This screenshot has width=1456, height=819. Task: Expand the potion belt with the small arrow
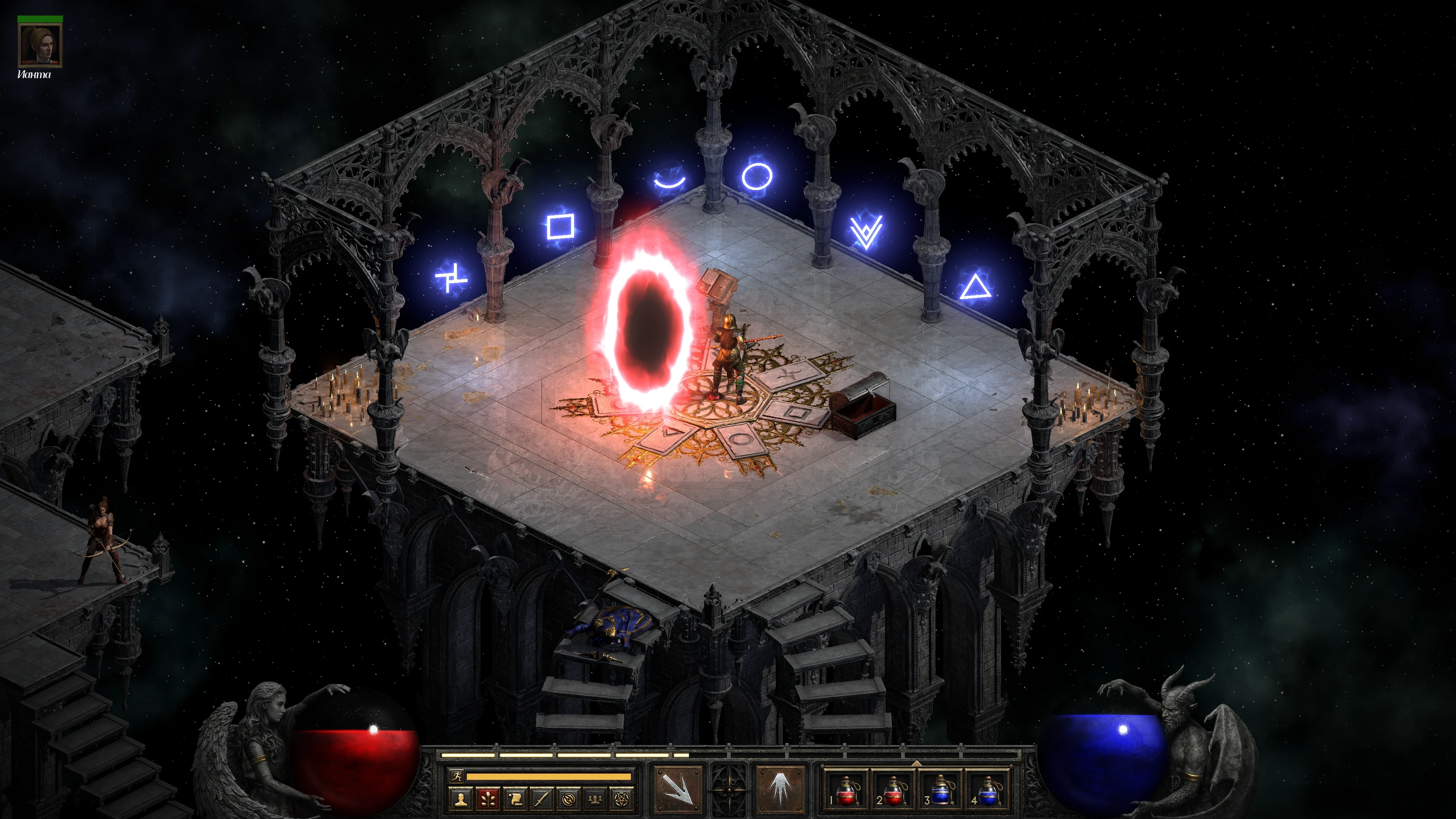tap(916, 762)
